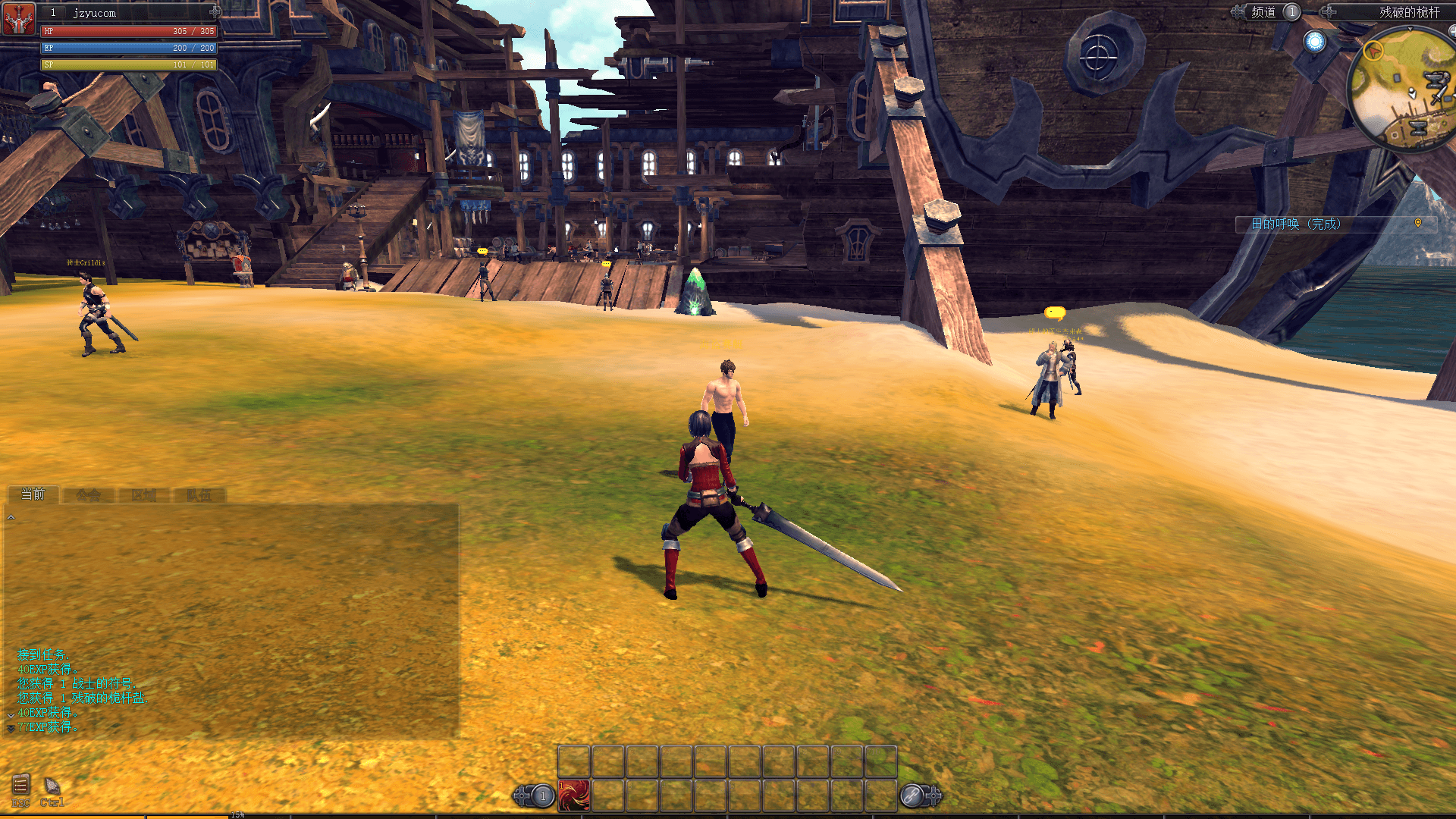Click the quest location pin marker

(1418, 223)
